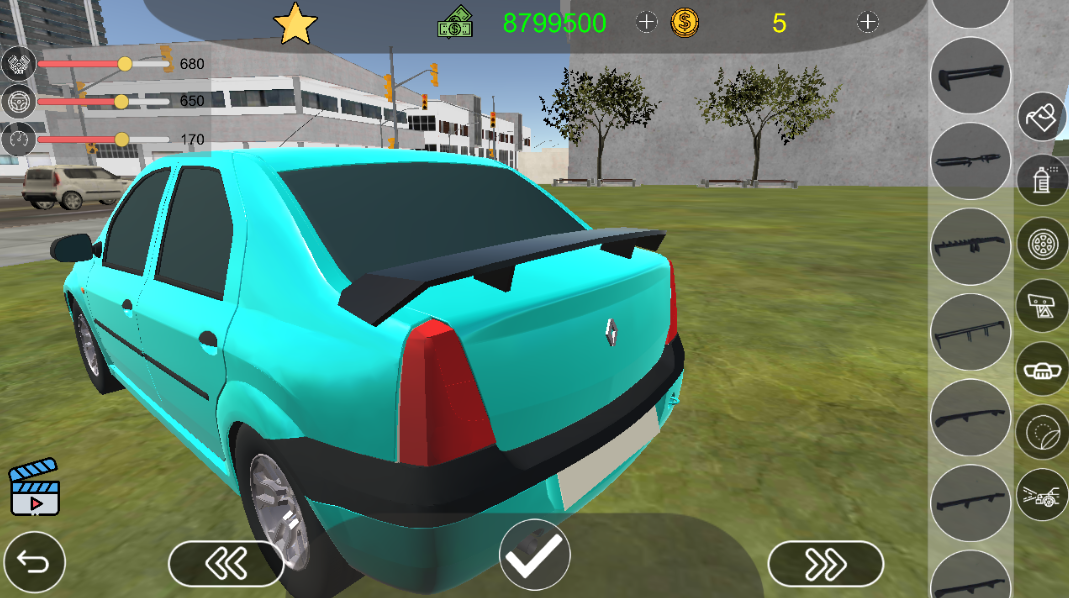Open the video clapperboard reward icon
Viewport: 1069px width, 598px height.
pyautogui.click(x=35, y=488)
